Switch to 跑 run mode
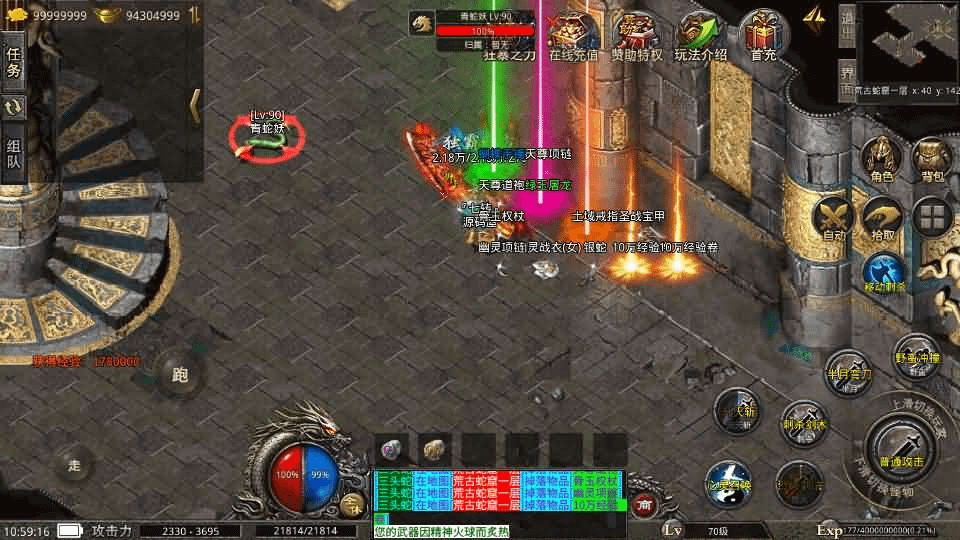 click(x=180, y=375)
